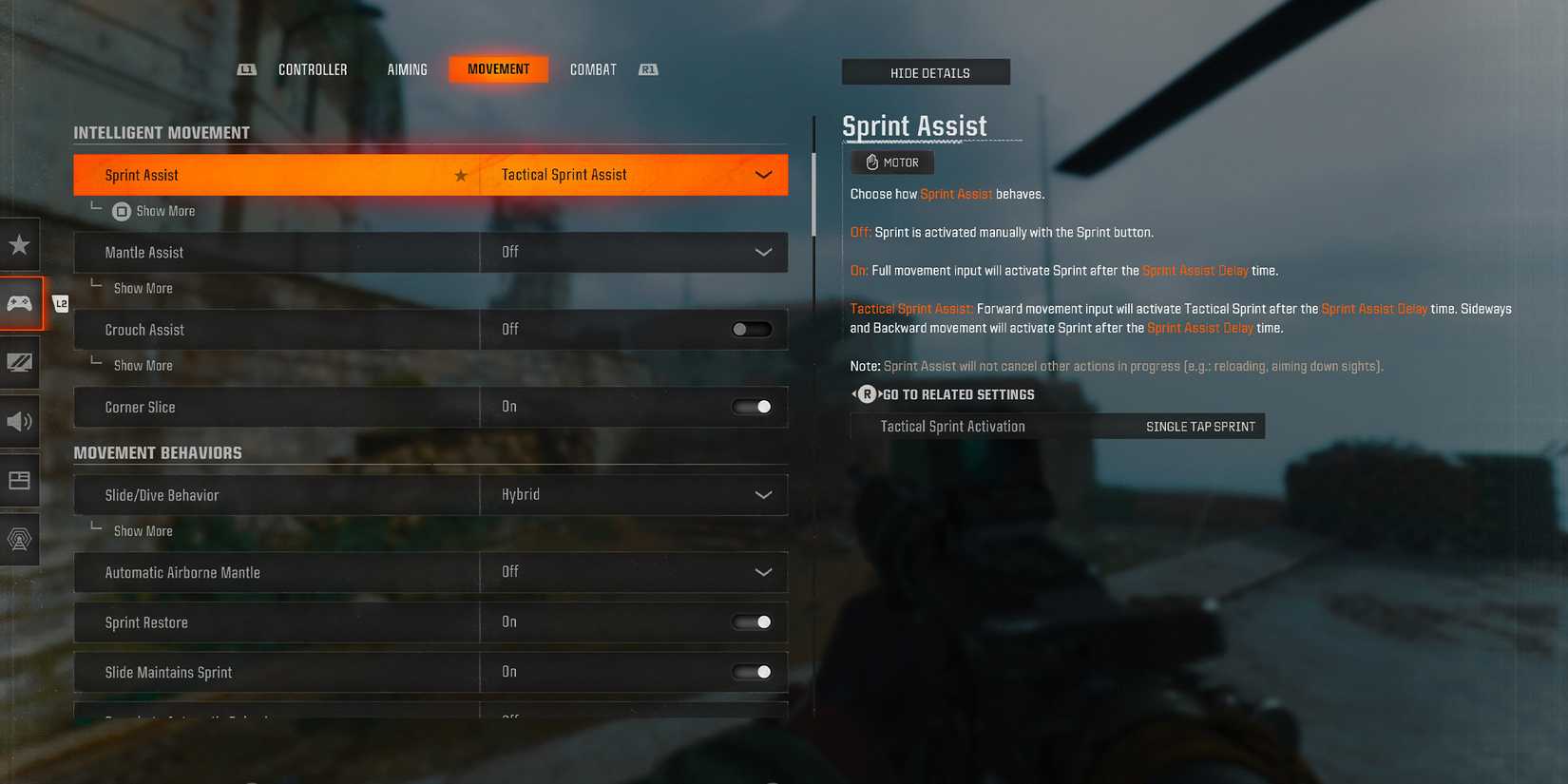The width and height of the screenshot is (1568, 784).
Task: Click the Hide Details button
Action: tap(926, 71)
